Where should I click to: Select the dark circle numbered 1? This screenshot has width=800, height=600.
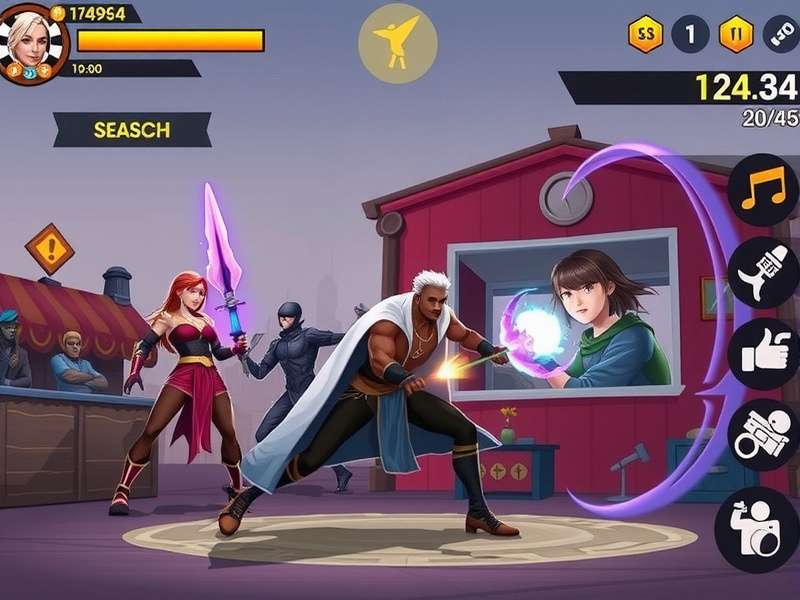click(x=690, y=35)
